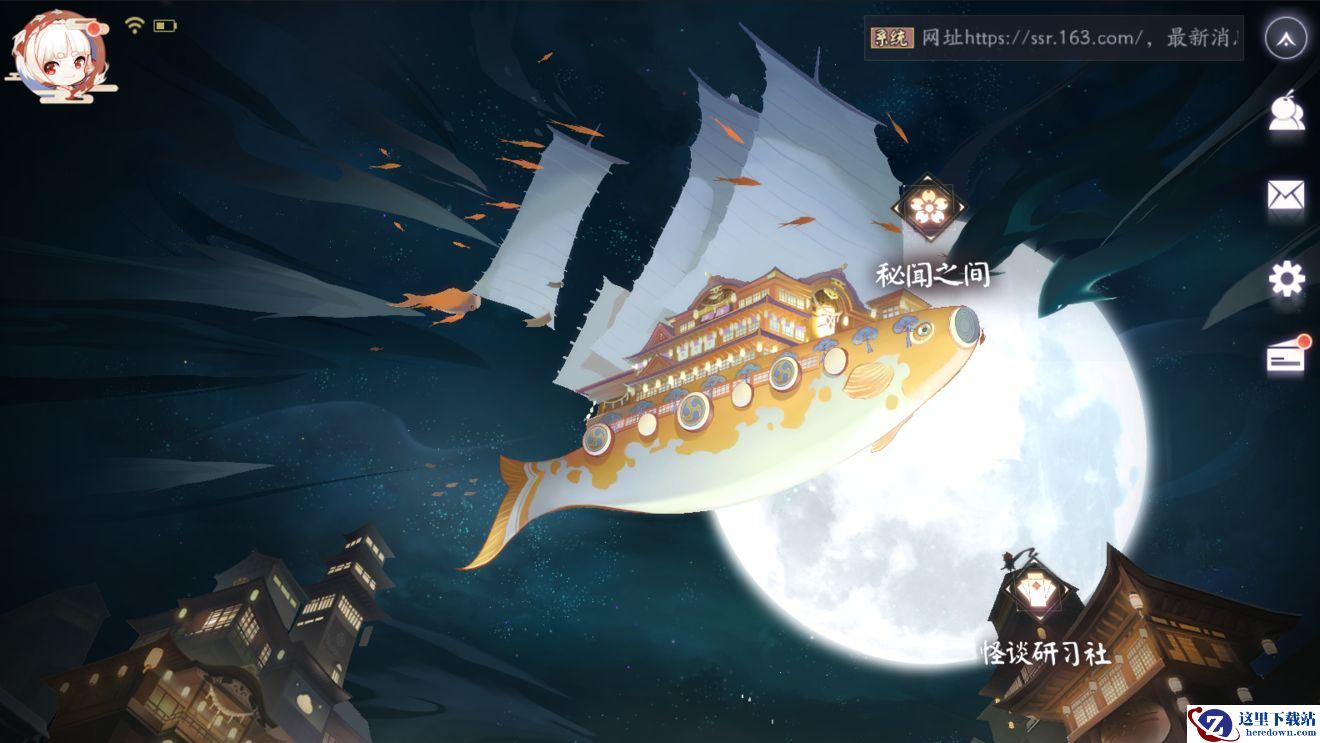Screen dimensions: 1320x743
Task: Click the battery status indicator
Action: [162, 26]
